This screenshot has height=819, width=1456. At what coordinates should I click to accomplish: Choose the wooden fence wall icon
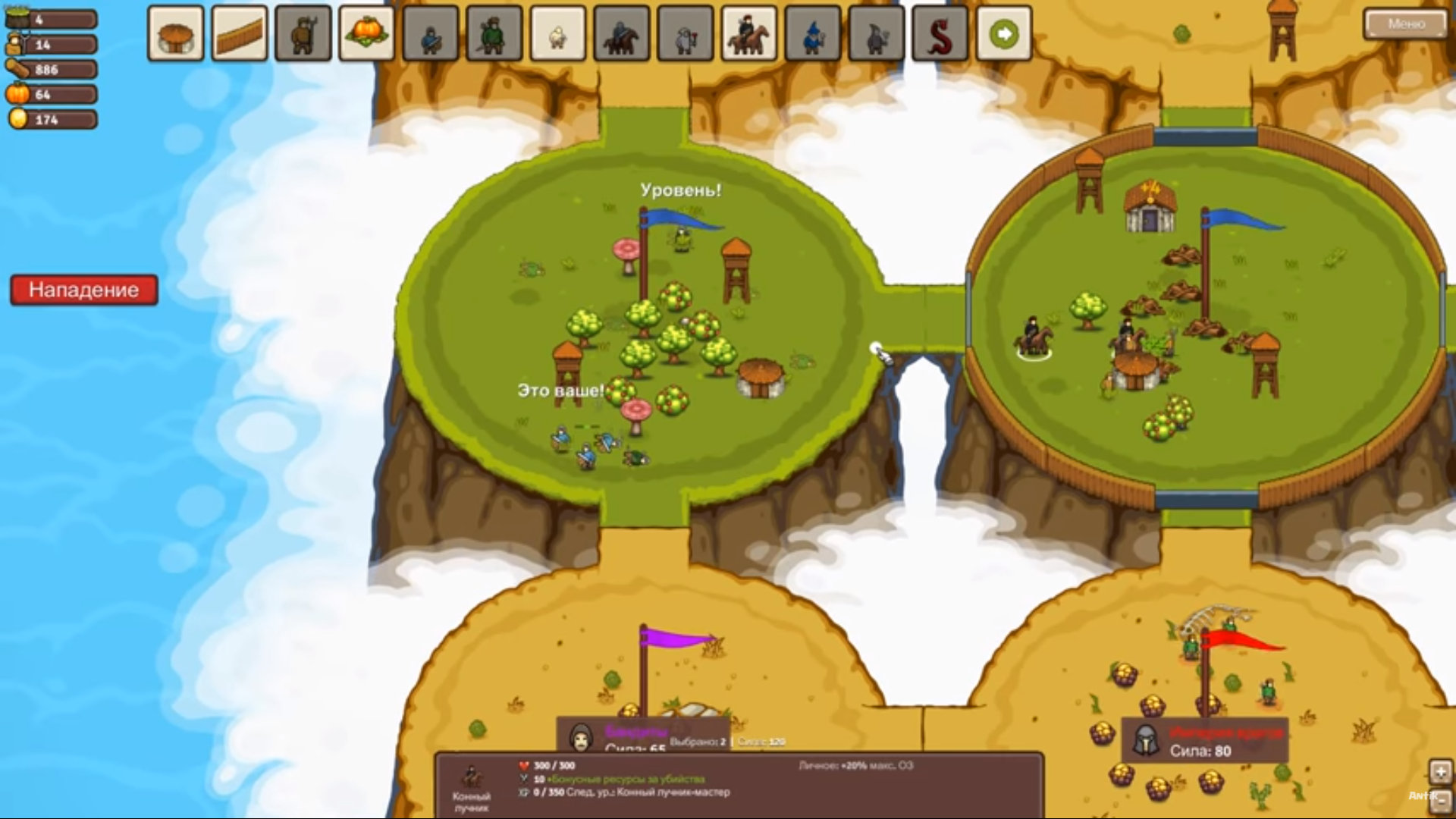point(240,34)
